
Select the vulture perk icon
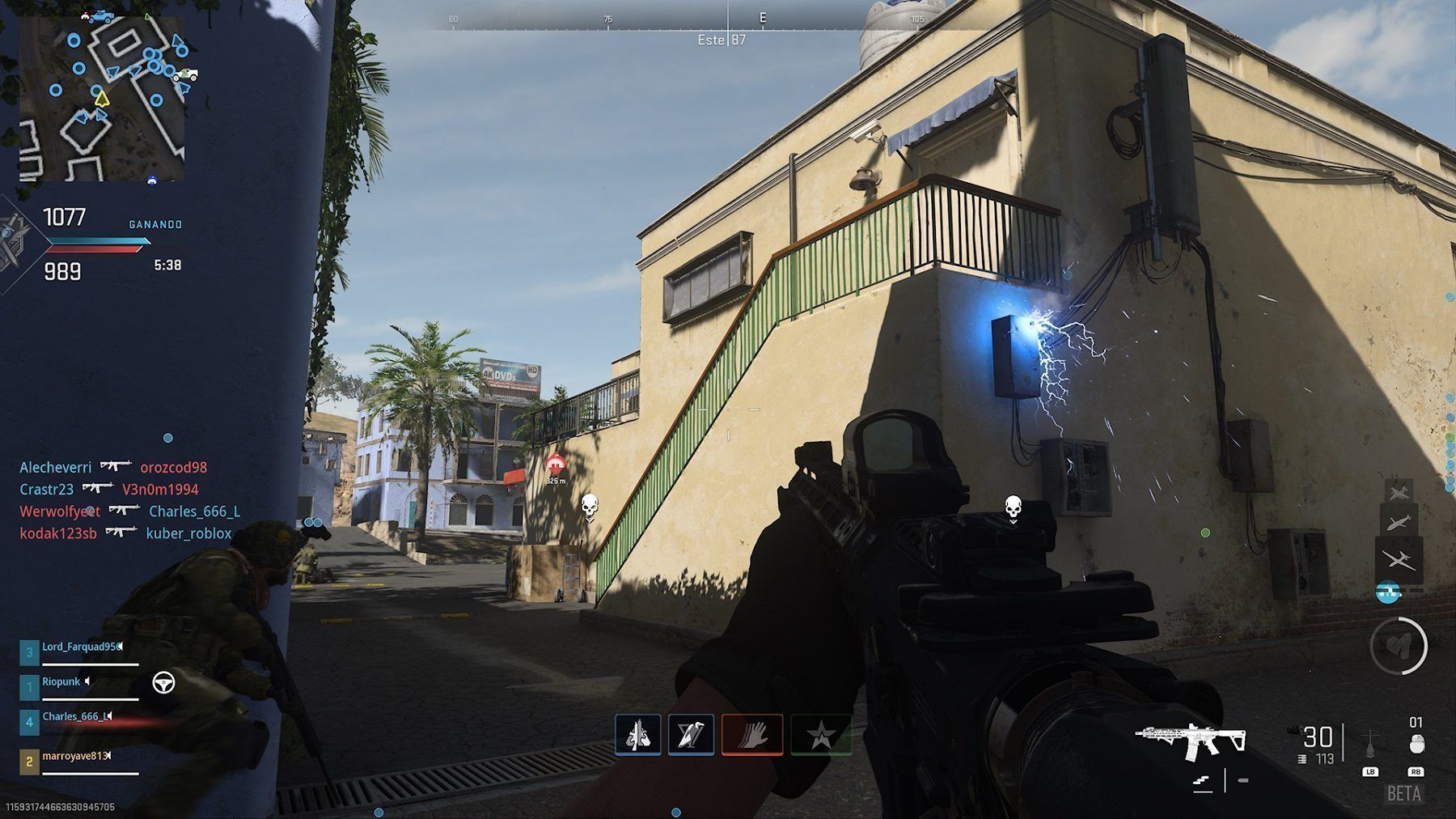tap(691, 735)
